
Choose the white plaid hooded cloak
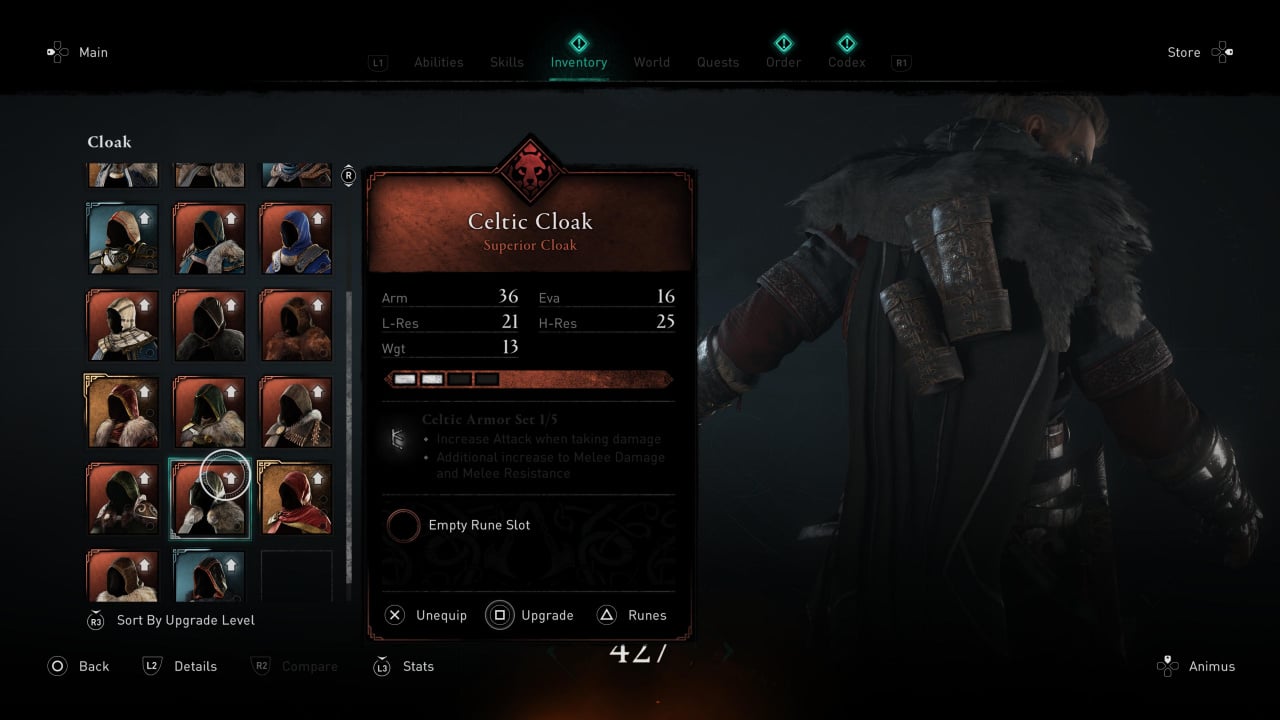(123, 325)
